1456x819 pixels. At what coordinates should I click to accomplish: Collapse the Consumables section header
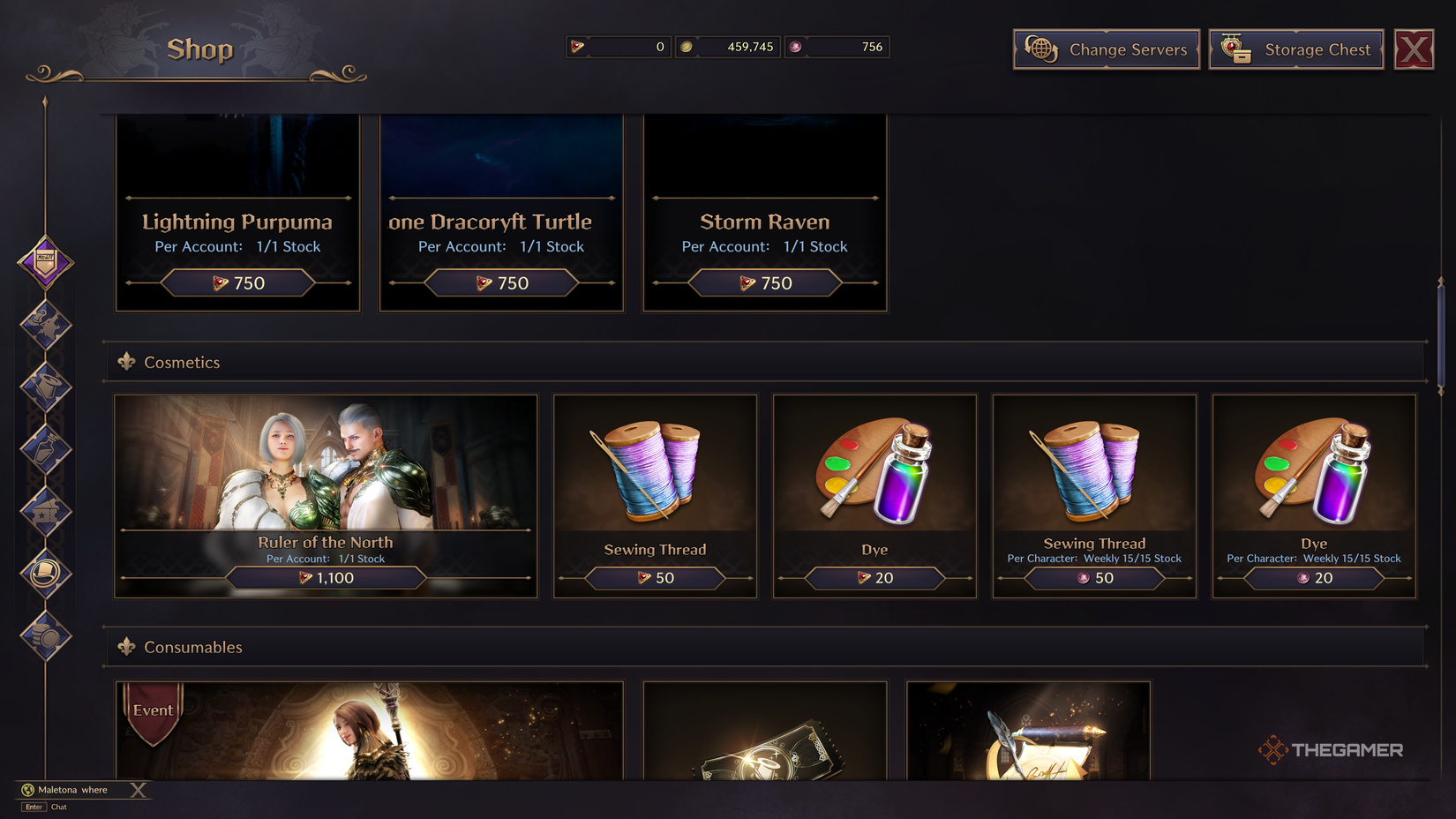click(128, 647)
